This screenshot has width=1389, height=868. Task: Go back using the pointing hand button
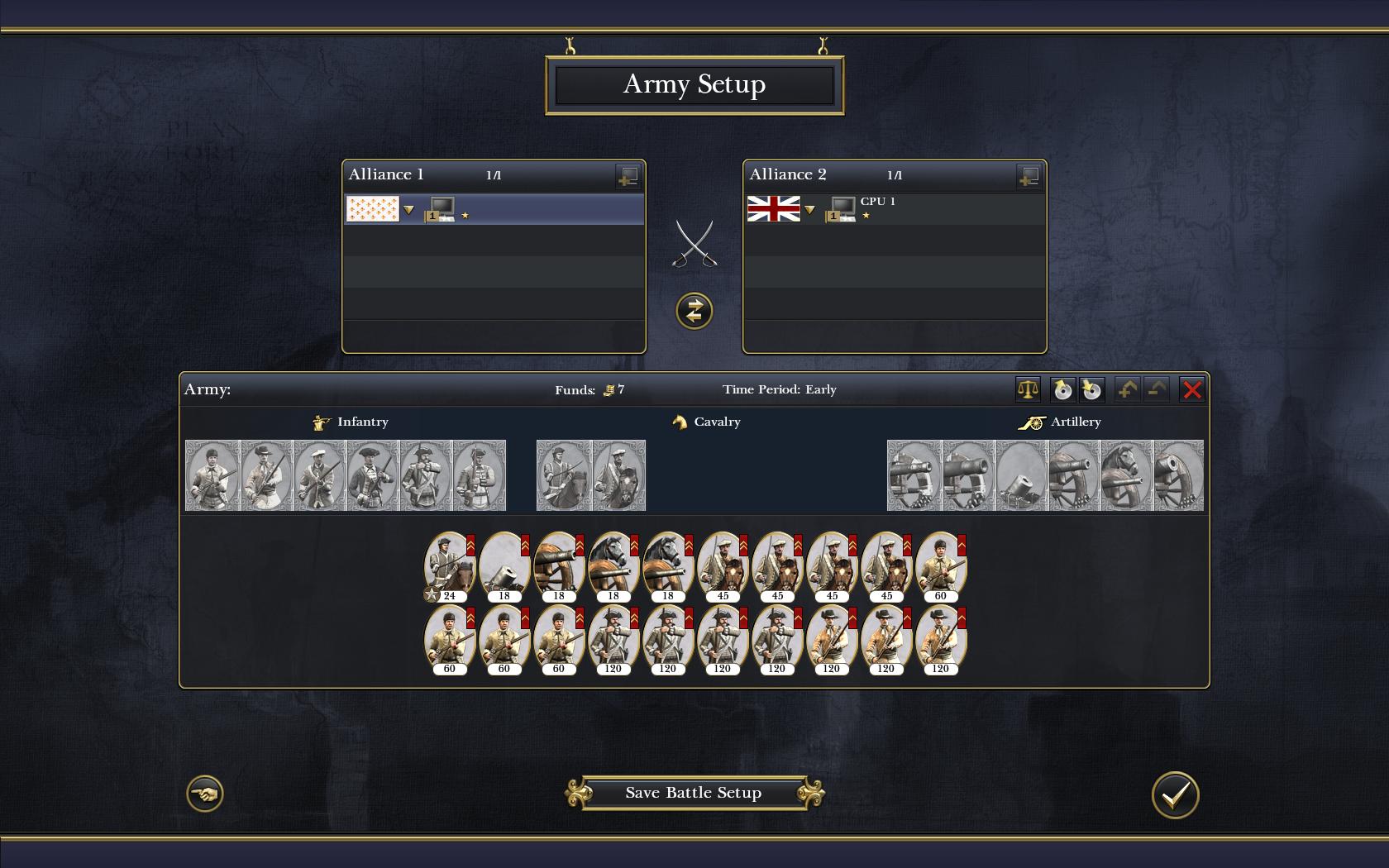point(205,794)
